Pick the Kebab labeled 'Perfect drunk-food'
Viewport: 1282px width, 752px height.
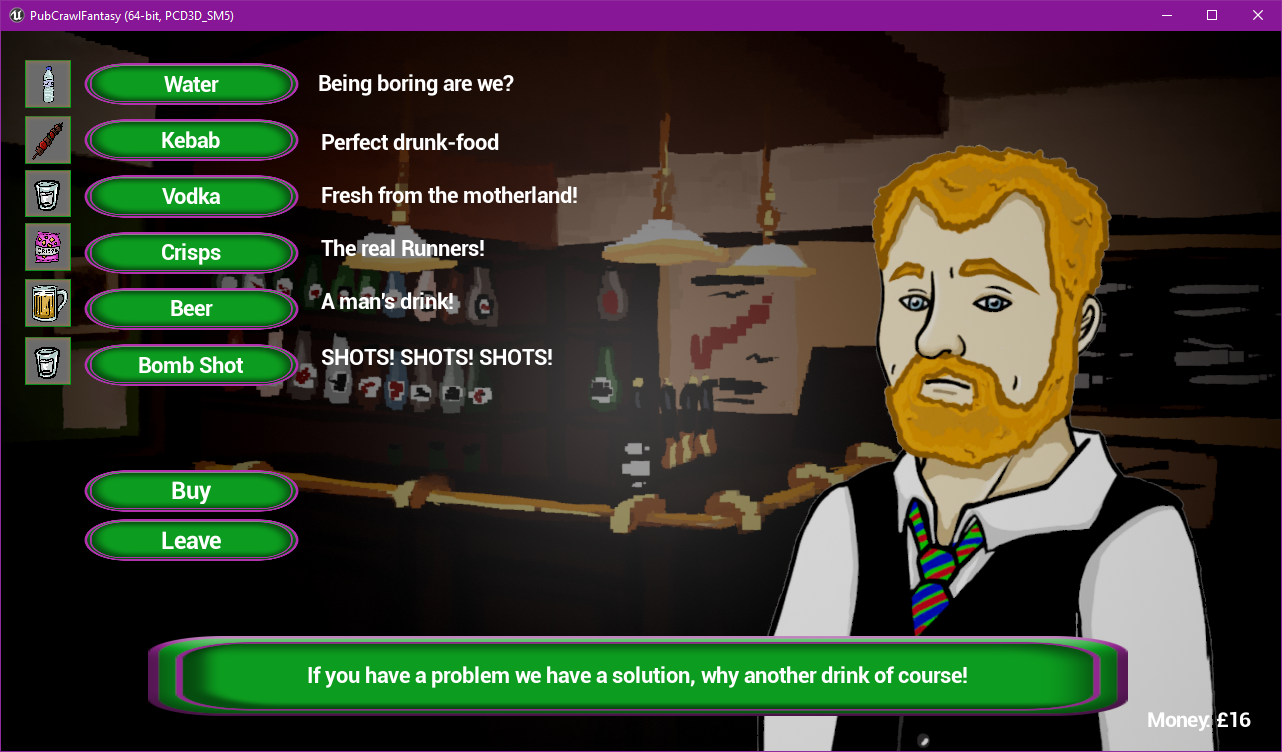(x=191, y=140)
